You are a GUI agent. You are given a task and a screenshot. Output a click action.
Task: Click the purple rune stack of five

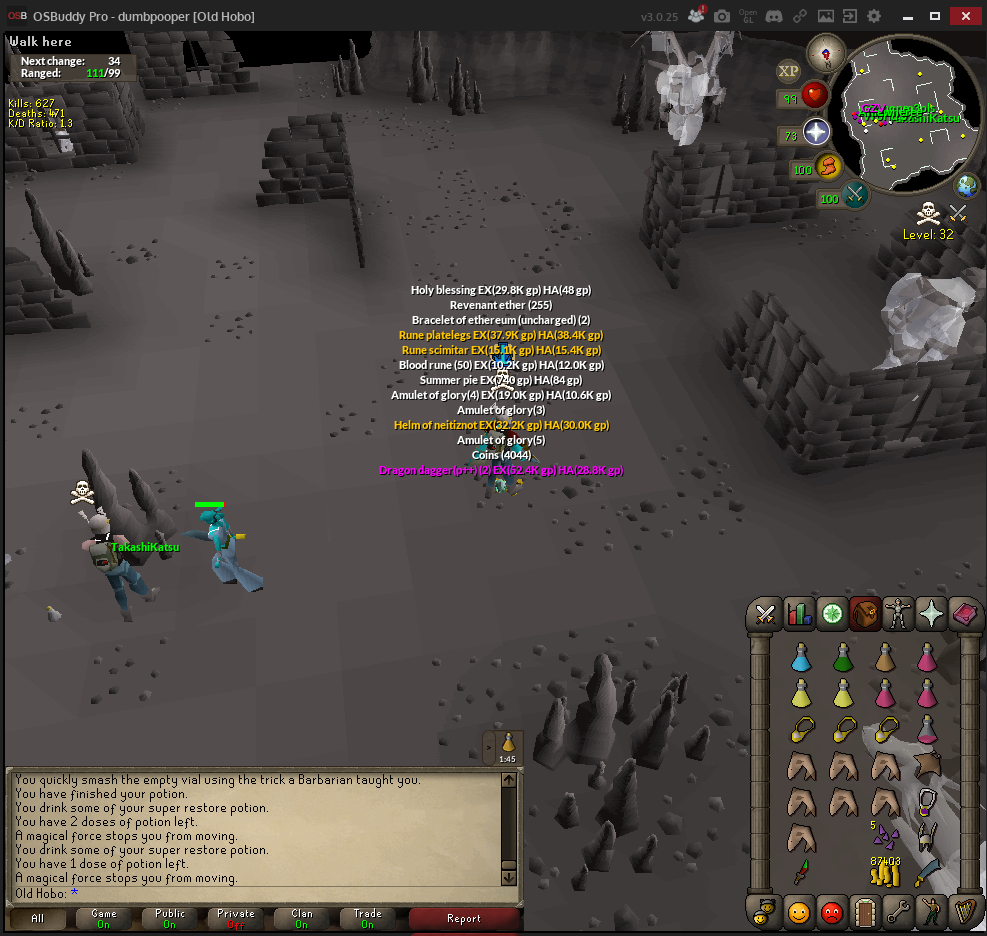tap(885, 835)
